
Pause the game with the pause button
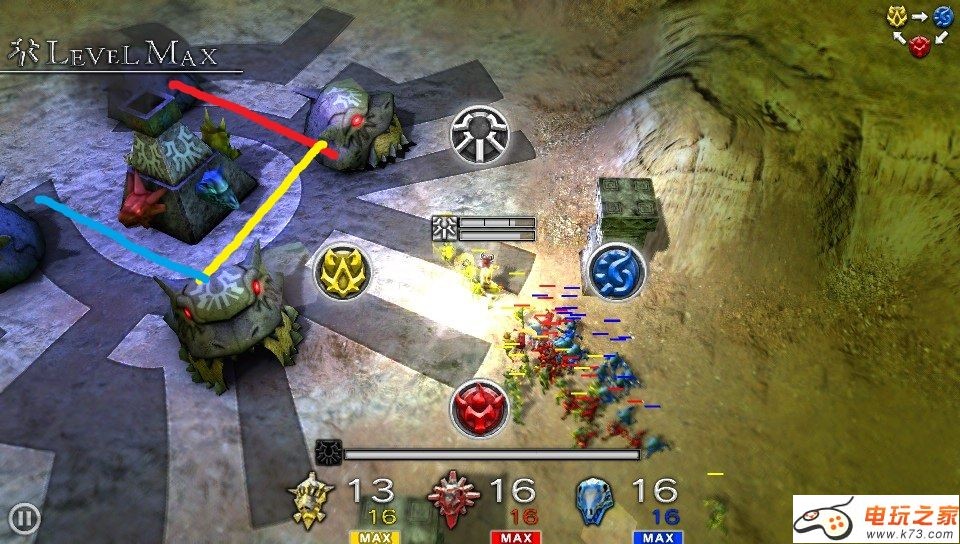(x=25, y=518)
